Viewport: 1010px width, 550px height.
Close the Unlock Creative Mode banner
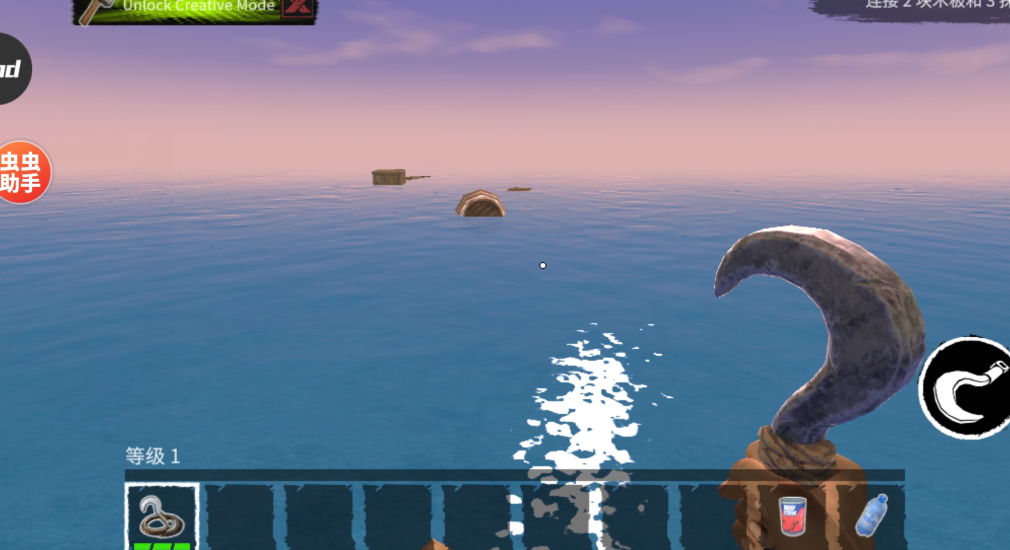297,8
